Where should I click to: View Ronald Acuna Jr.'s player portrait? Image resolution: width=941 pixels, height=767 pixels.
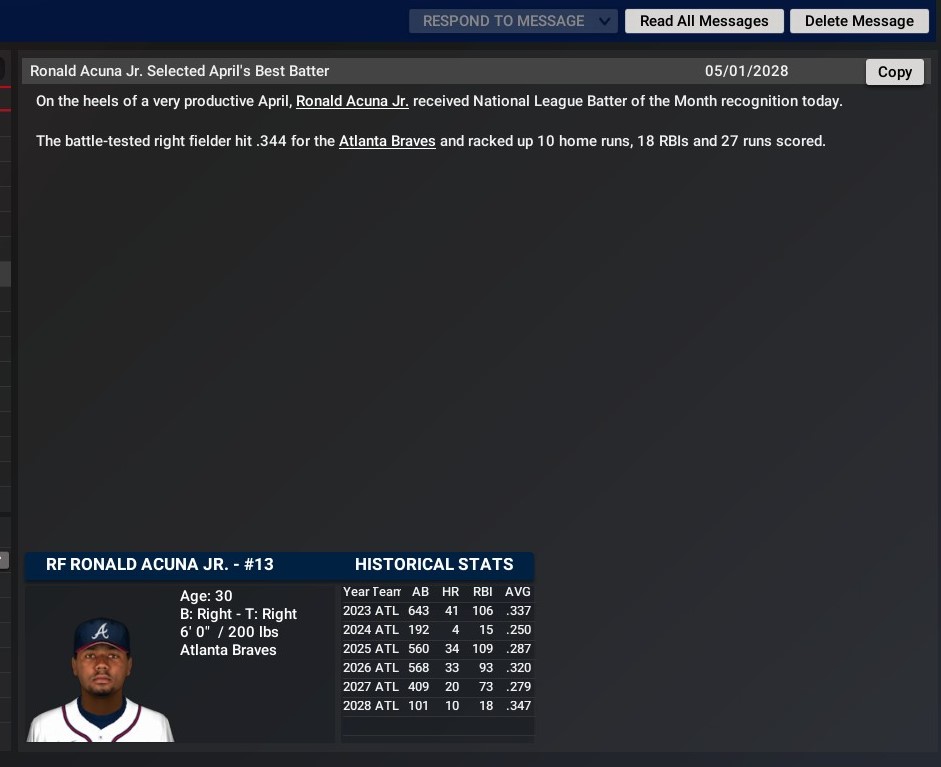click(101, 678)
